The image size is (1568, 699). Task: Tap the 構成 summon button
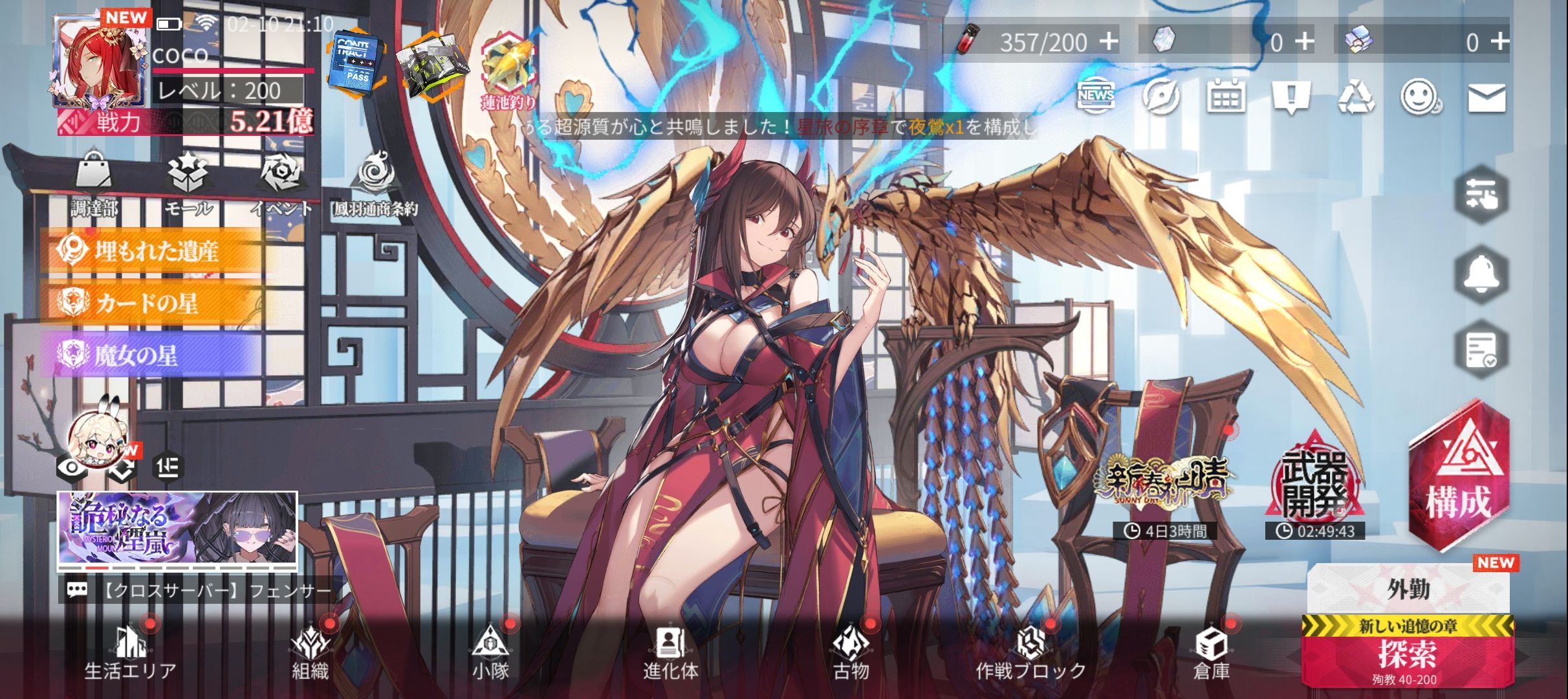pyautogui.click(x=1459, y=479)
